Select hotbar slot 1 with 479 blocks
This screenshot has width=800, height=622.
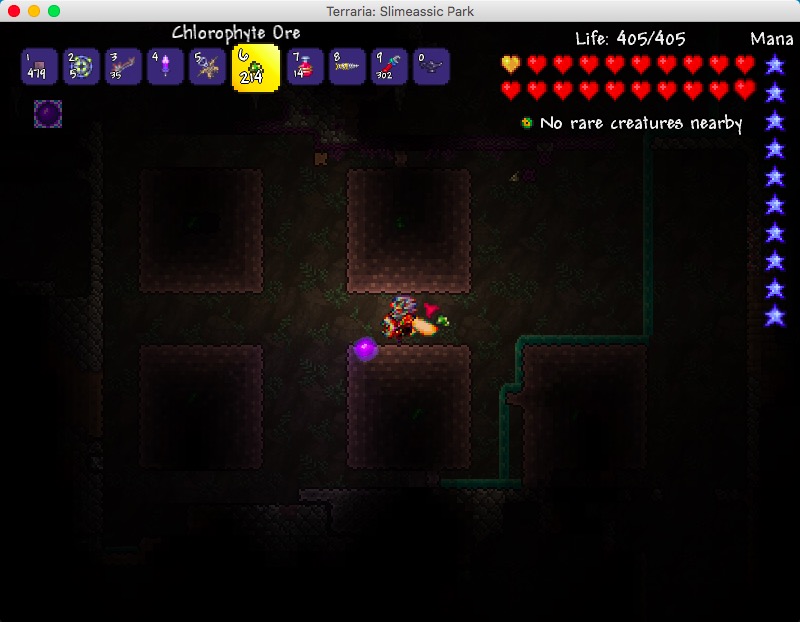39,67
